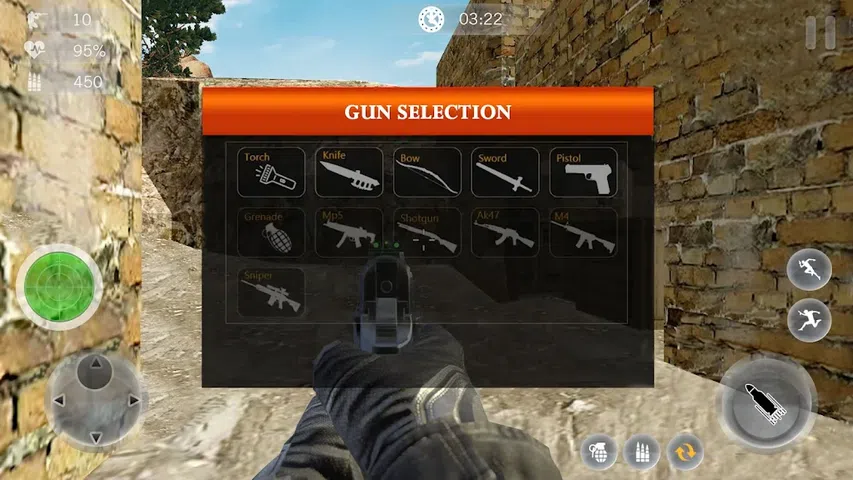
Task: Equip the Sword
Action: click(505, 172)
